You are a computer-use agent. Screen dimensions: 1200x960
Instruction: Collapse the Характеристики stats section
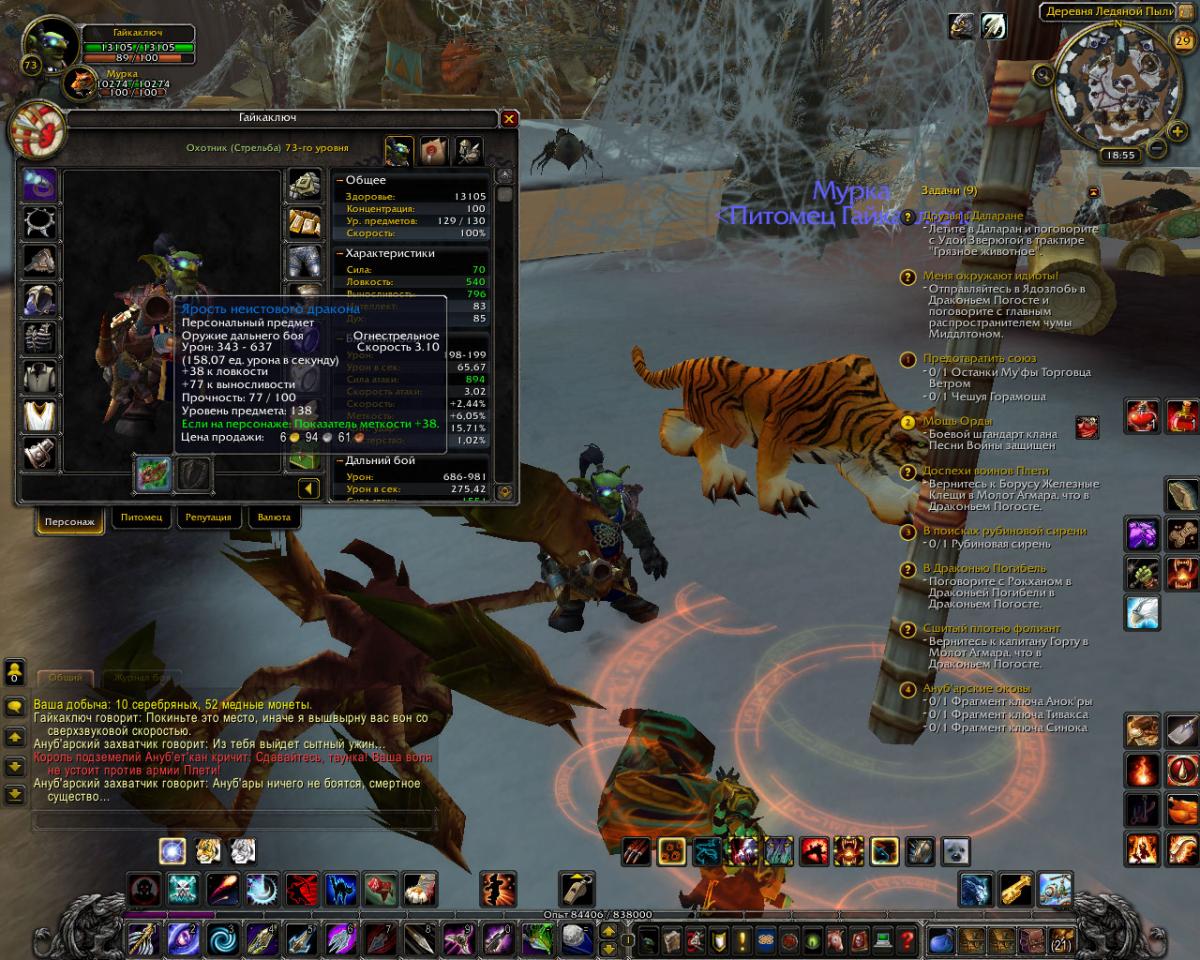341,254
